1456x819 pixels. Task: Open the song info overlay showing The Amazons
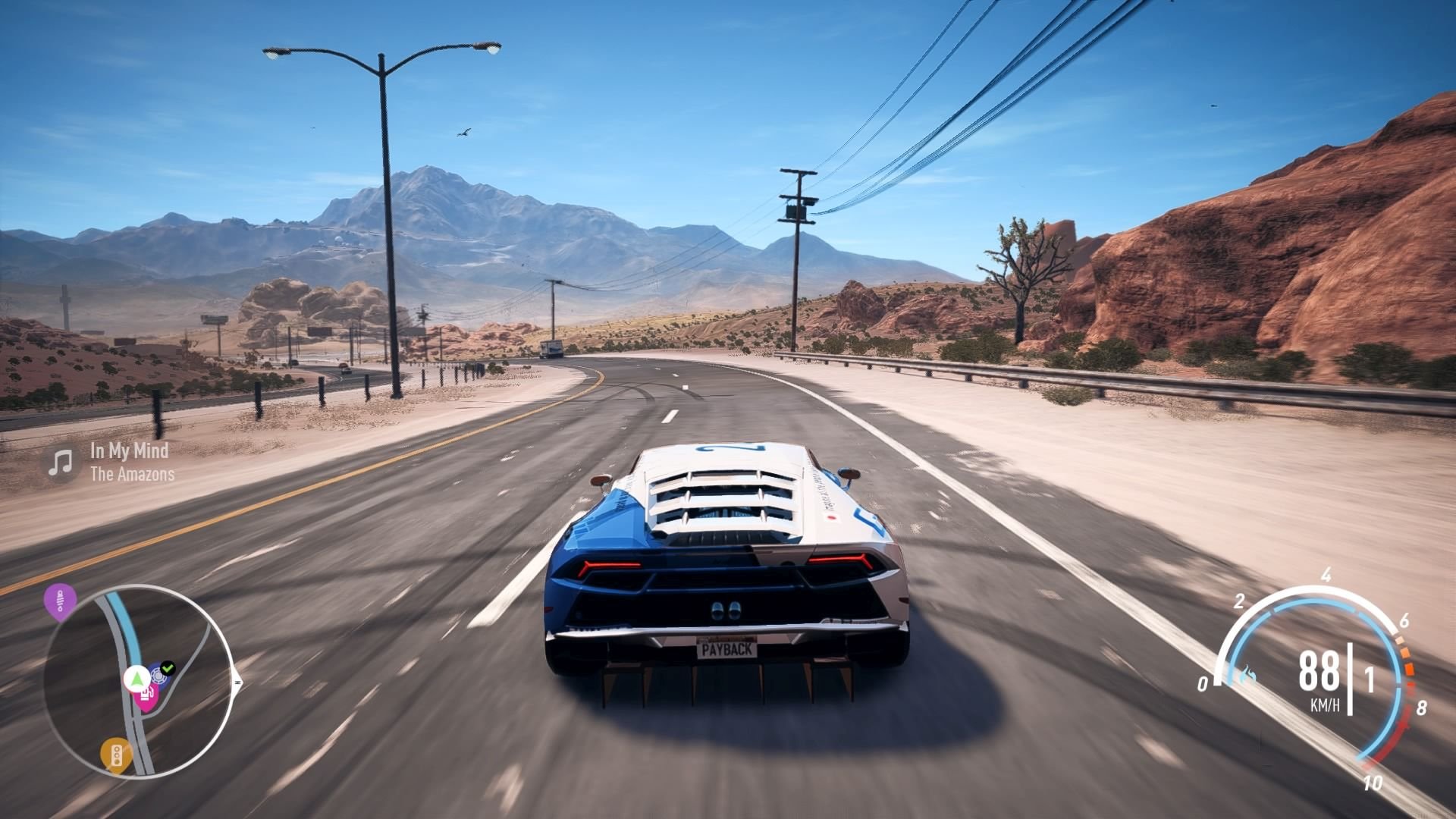(133, 476)
